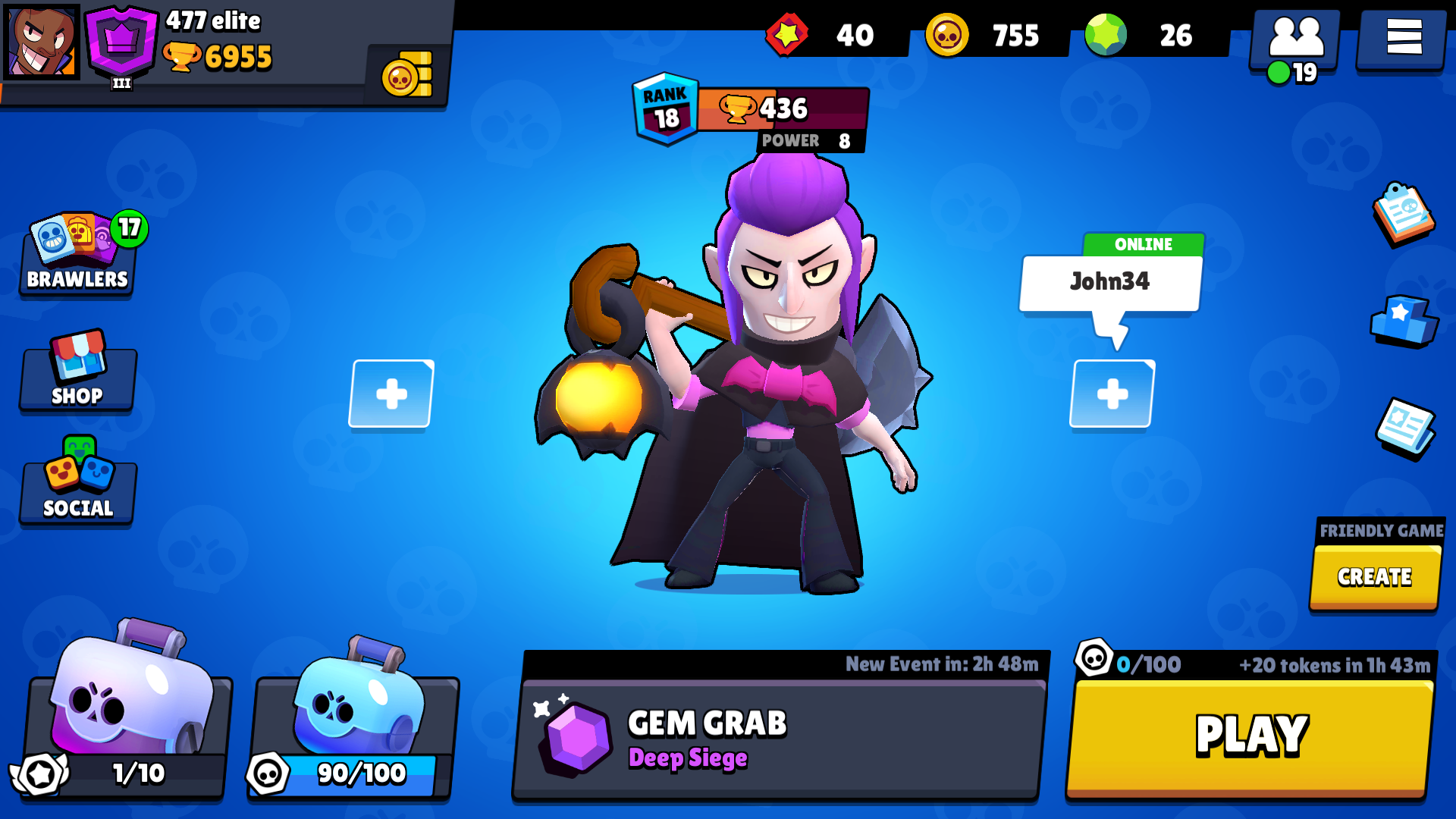The height and width of the screenshot is (819, 1456).
Task: View the Rank 18 brawler badge
Action: coord(665,108)
